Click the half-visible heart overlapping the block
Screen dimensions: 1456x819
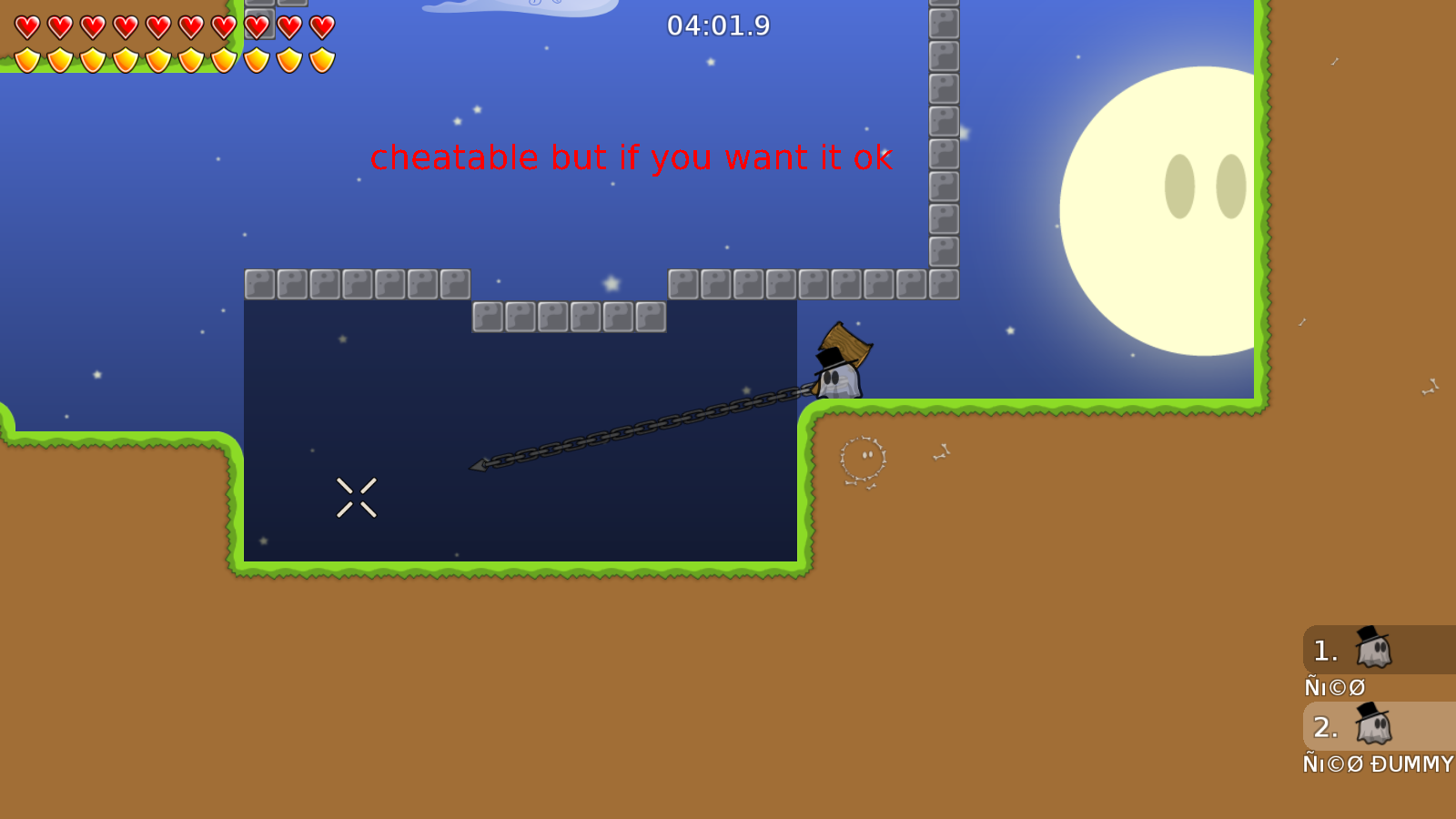(258, 25)
